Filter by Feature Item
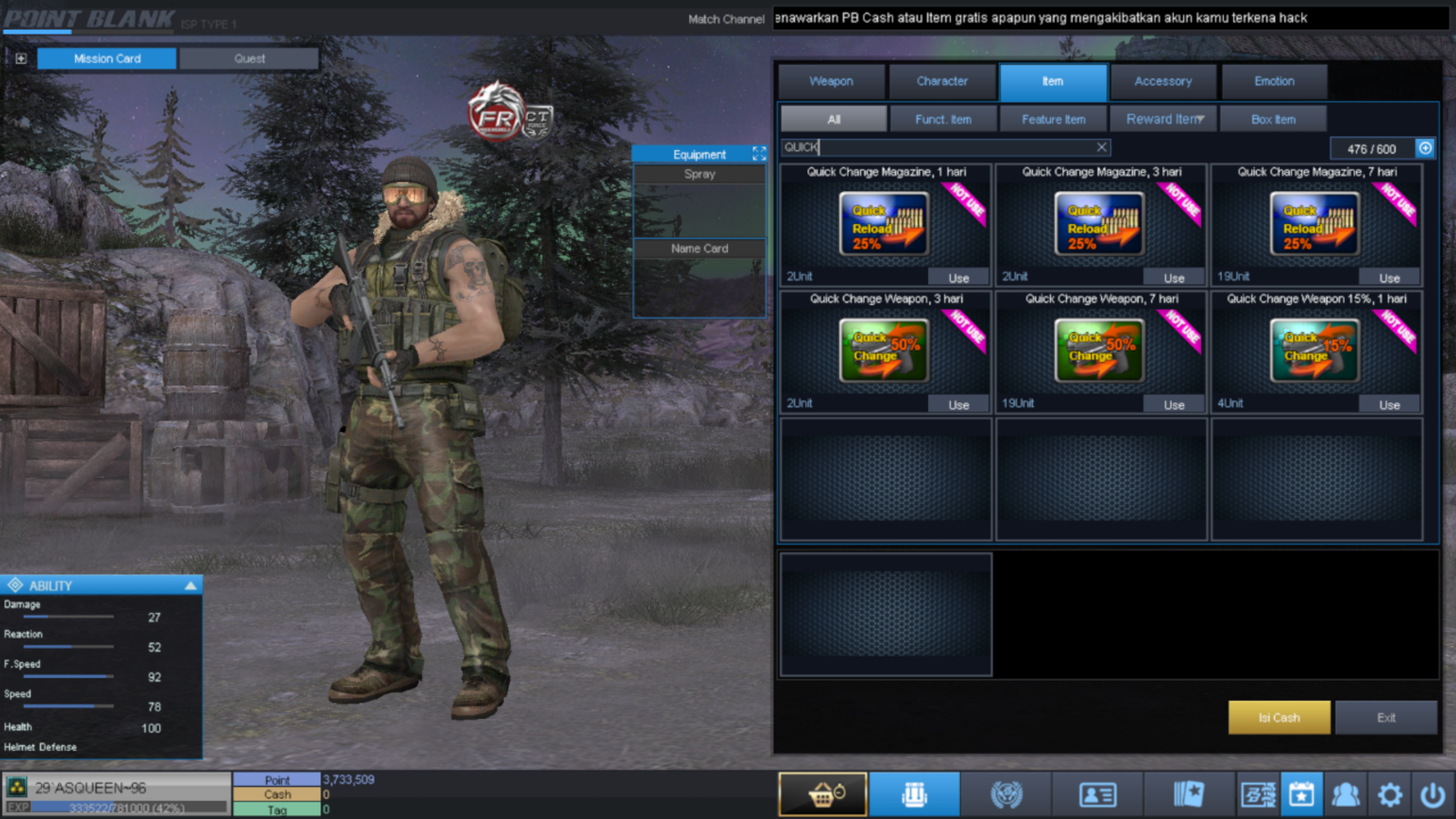This screenshot has height=819, width=1456. coord(1053,119)
